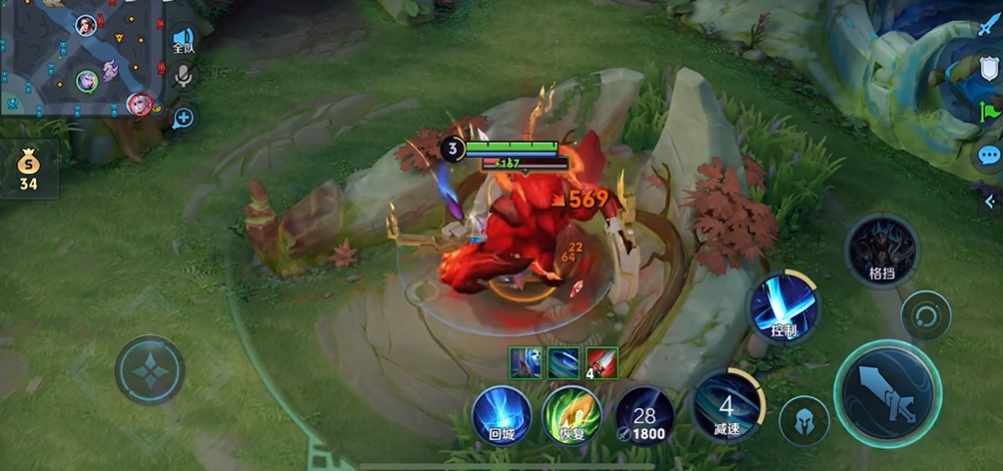Send the shield defend signal
The width and height of the screenshot is (1003, 471).
click(x=990, y=67)
